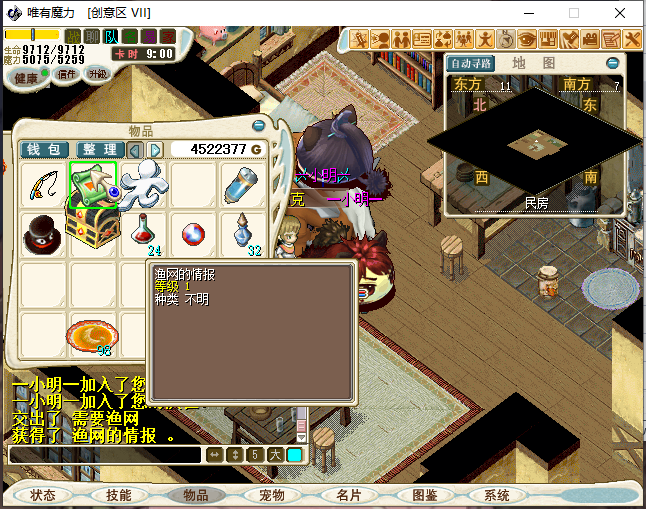Select the black top hat item

pyautogui.click(x=43, y=233)
